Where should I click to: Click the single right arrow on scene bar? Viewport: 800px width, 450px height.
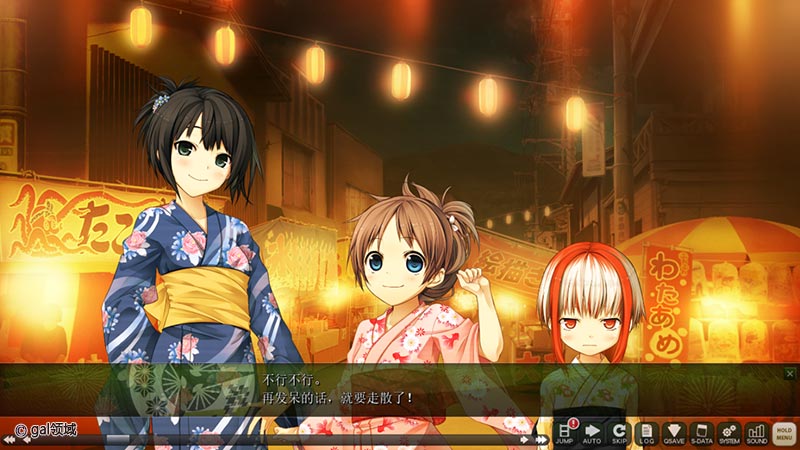524,439
